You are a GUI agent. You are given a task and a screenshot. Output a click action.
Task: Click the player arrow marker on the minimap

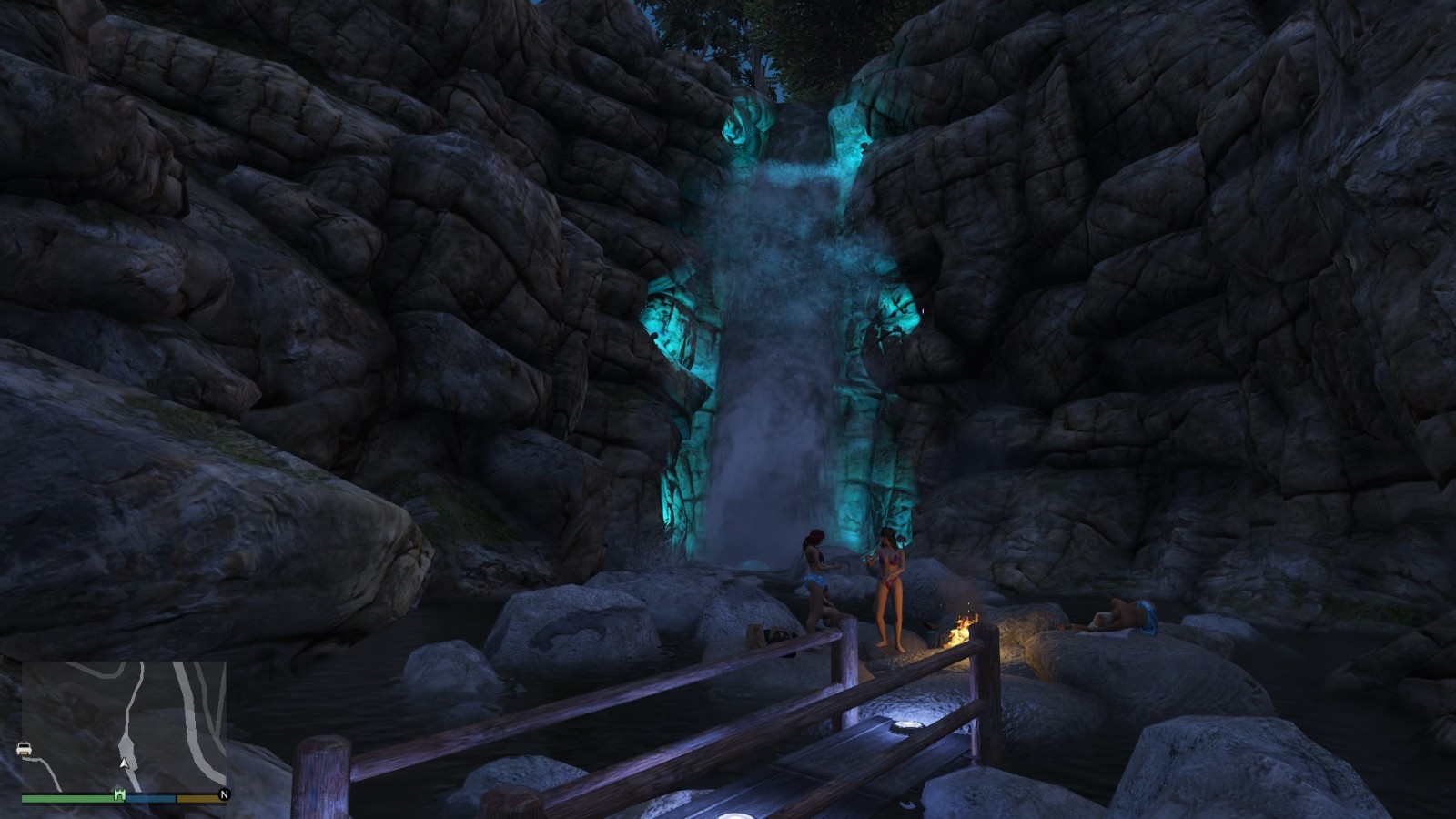[124, 763]
